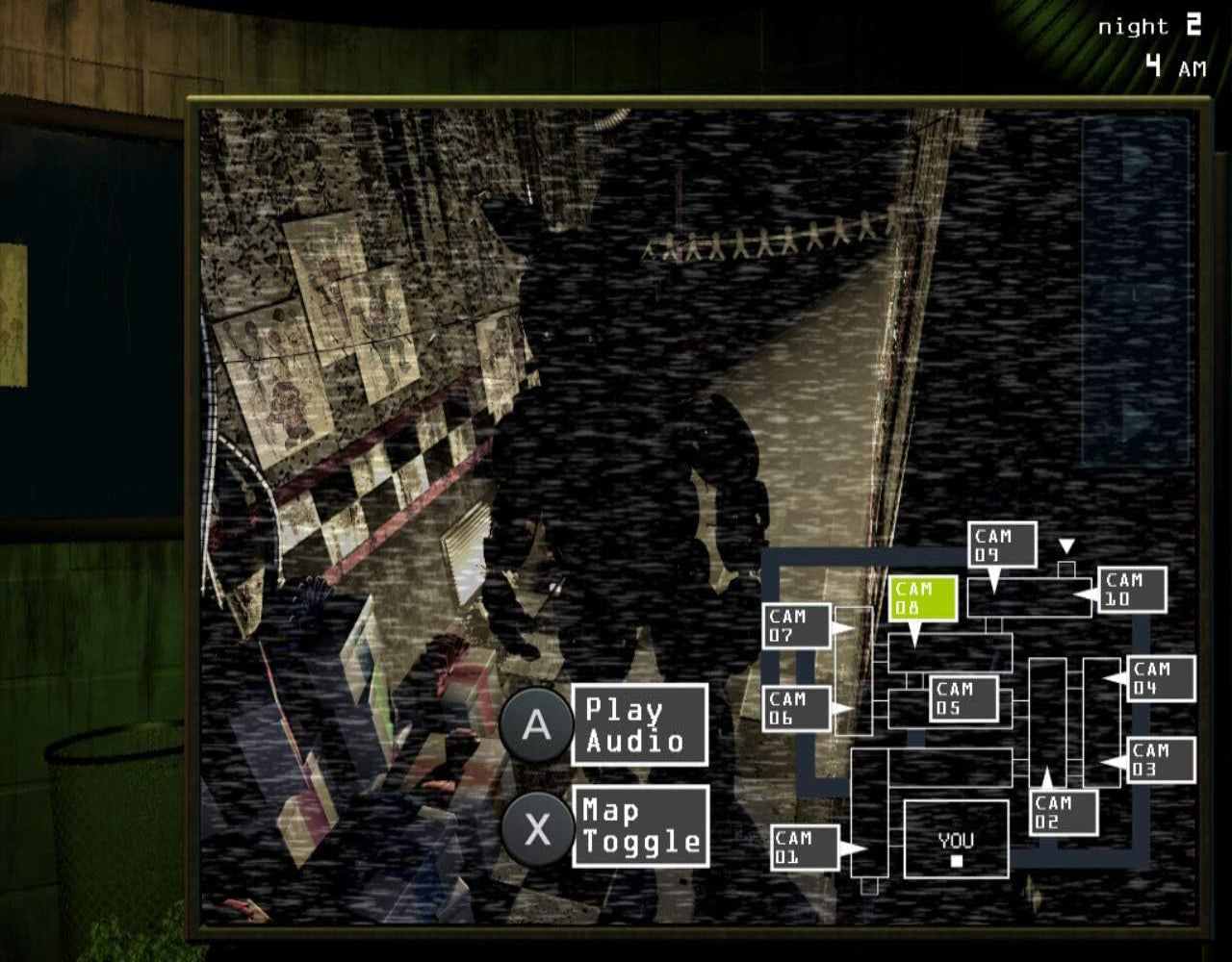Image resolution: width=1232 pixels, height=962 pixels.
Task: Click the white ventilation toggle arrow above CAM 10
Action: point(1065,544)
